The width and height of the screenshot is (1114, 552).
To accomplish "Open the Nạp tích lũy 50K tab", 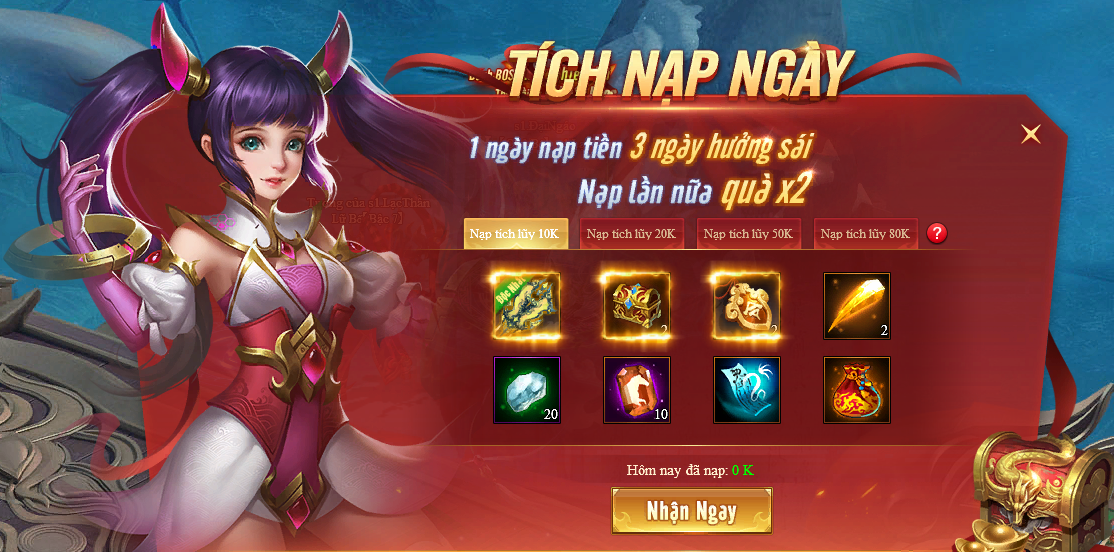I will [x=749, y=234].
